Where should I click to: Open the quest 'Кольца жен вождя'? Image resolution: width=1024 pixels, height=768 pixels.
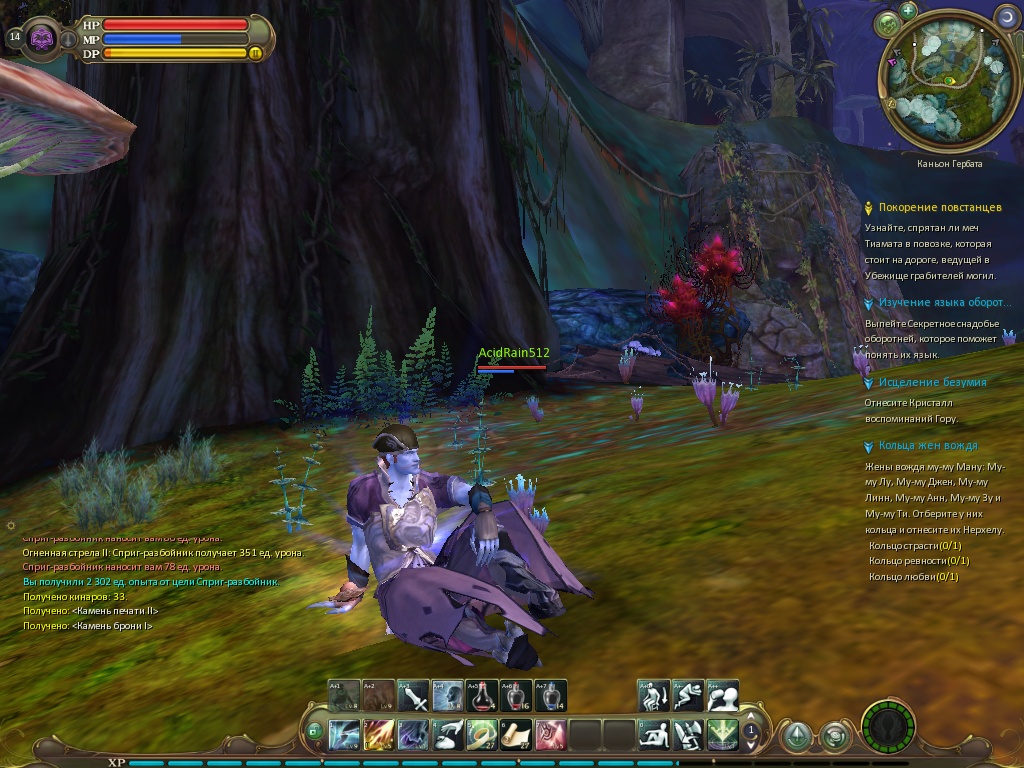pyautogui.click(x=927, y=445)
